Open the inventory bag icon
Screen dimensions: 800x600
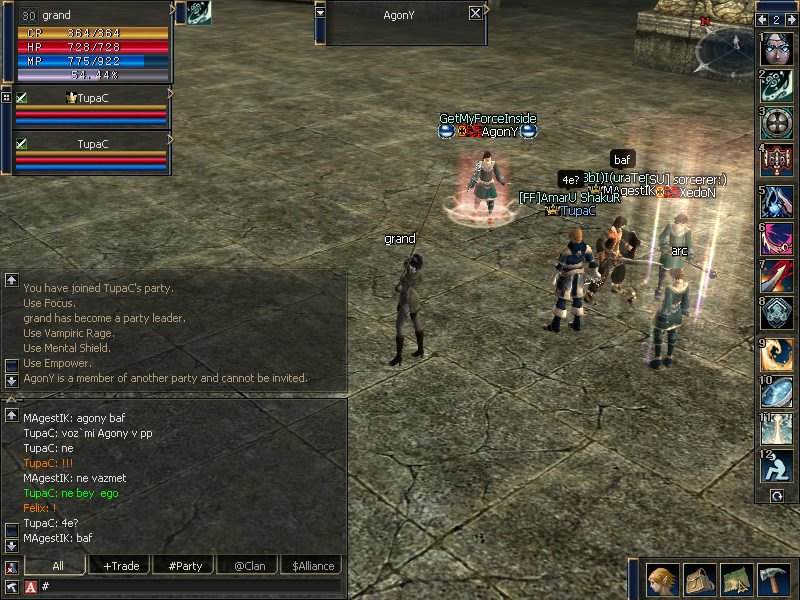[699, 579]
